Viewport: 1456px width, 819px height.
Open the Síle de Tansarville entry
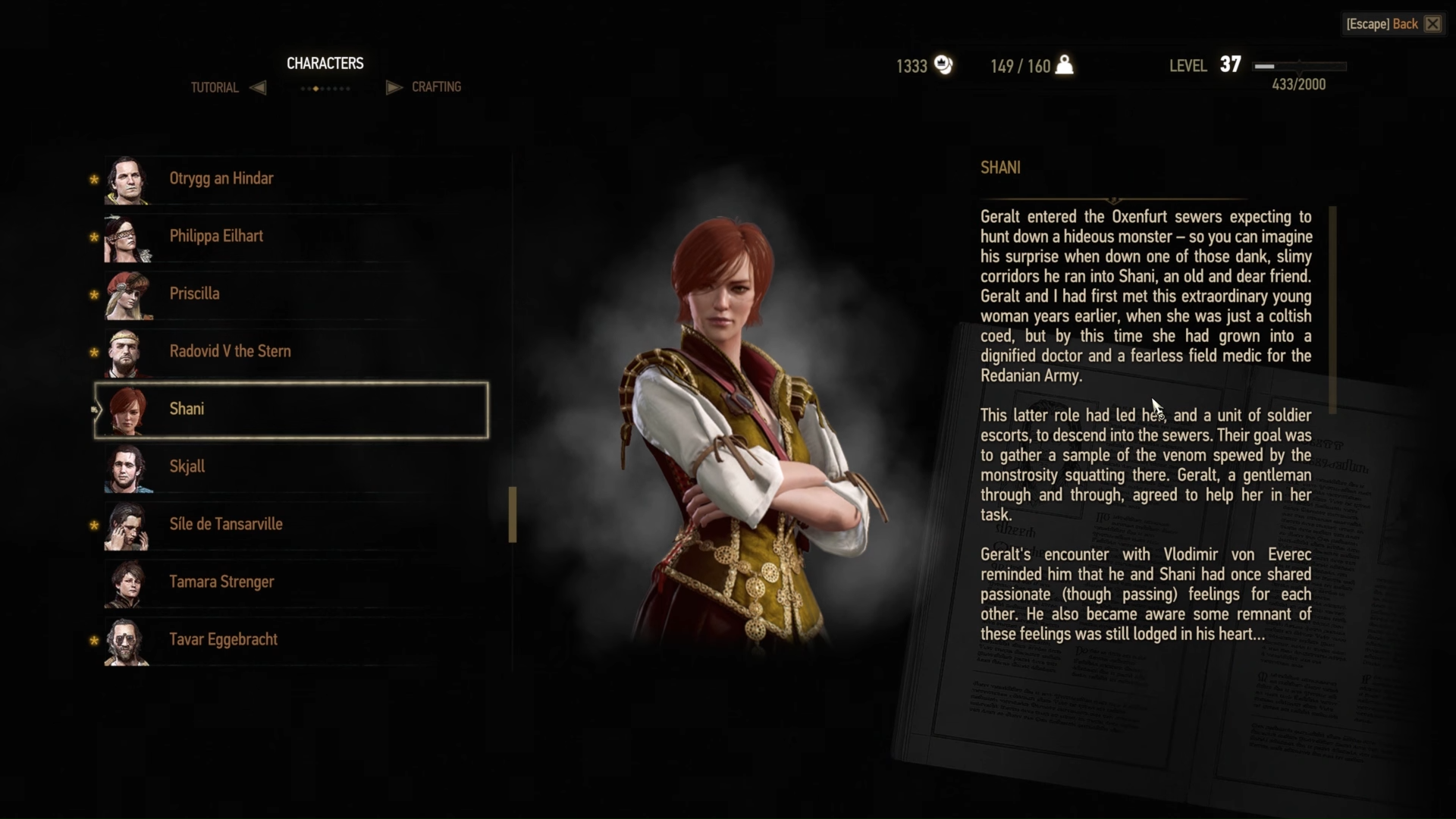pos(227,525)
